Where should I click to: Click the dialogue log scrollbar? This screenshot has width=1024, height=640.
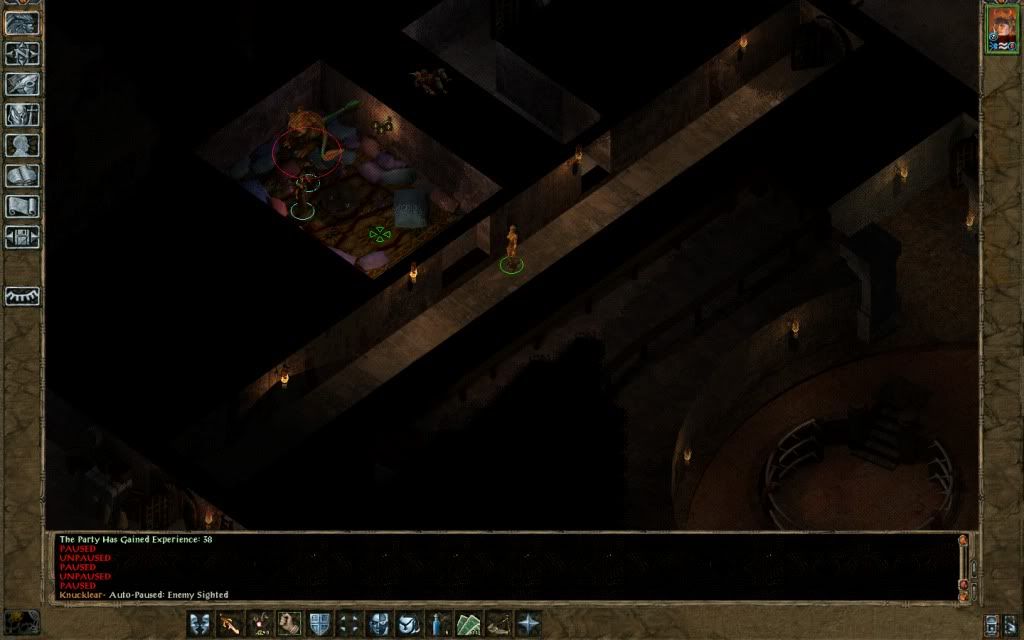[963, 566]
